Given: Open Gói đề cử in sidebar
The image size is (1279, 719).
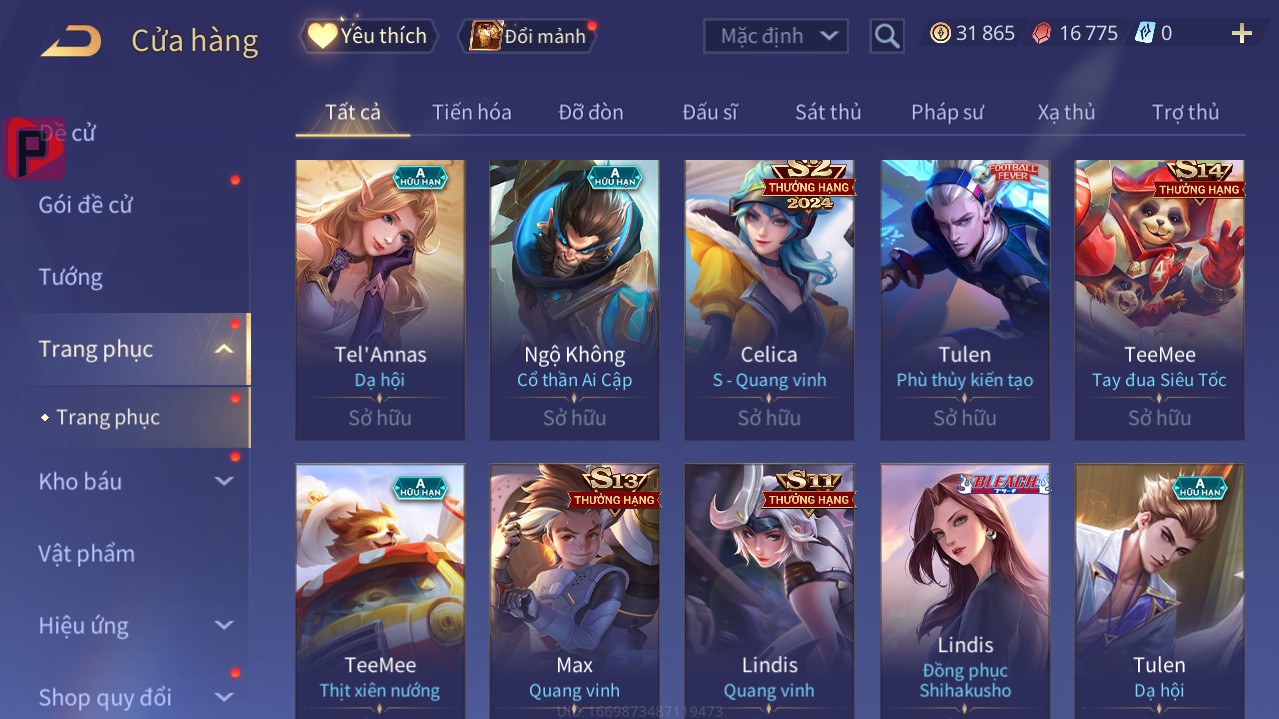Looking at the screenshot, I should pyautogui.click(x=86, y=205).
